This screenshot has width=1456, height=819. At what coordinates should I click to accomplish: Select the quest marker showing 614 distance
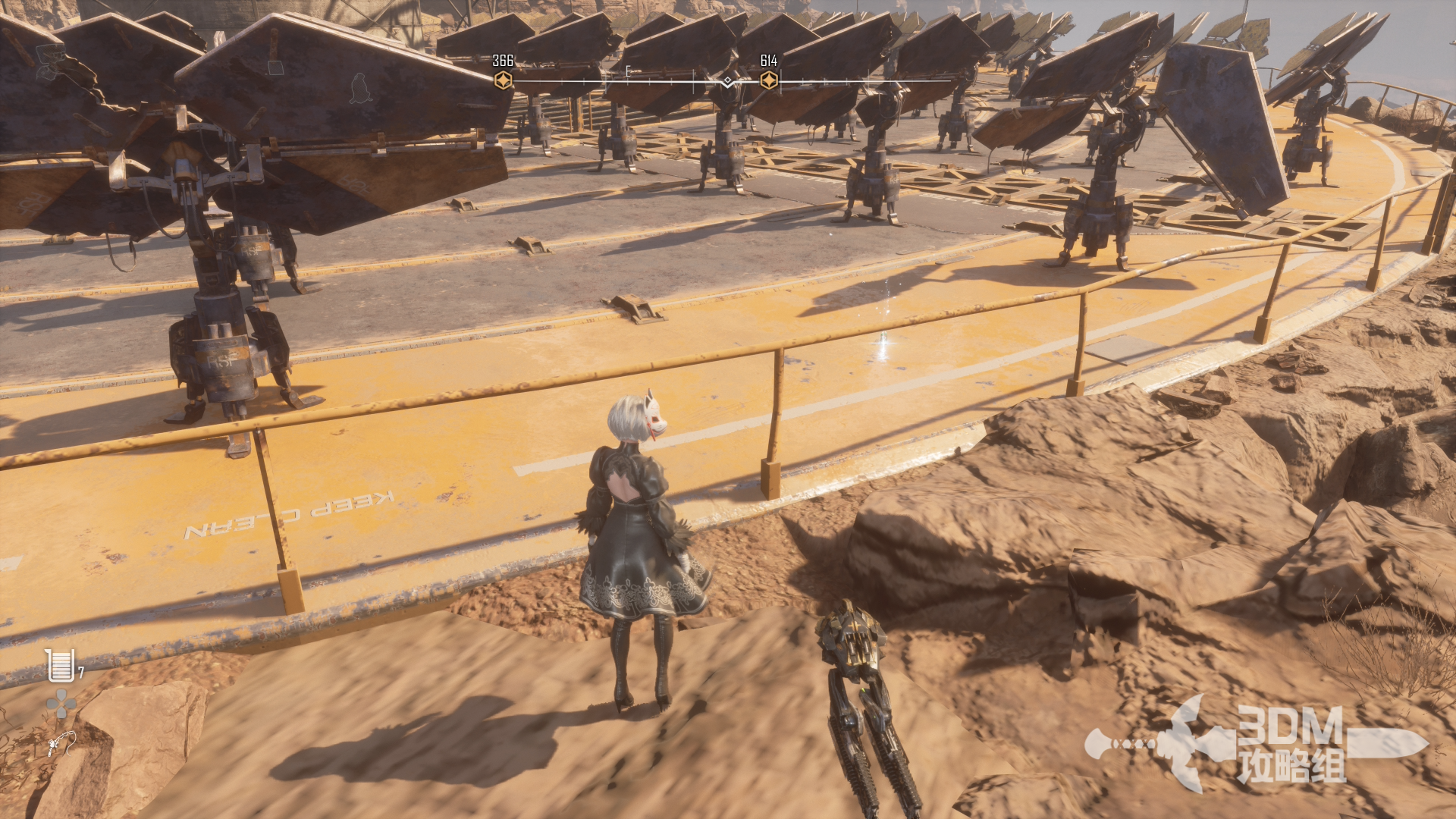(x=768, y=80)
